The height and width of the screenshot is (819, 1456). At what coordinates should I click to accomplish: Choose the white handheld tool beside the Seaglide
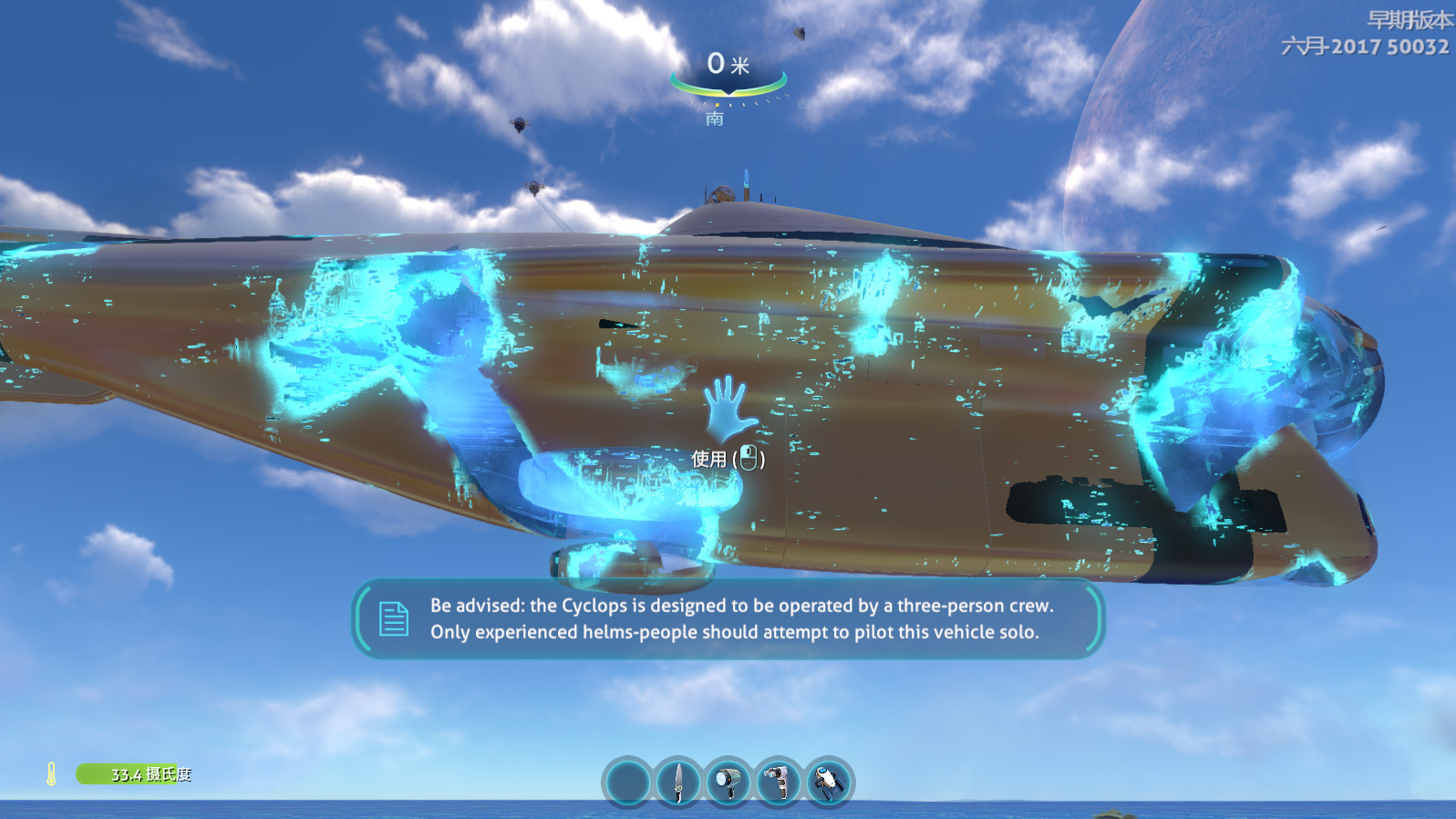[x=778, y=783]
